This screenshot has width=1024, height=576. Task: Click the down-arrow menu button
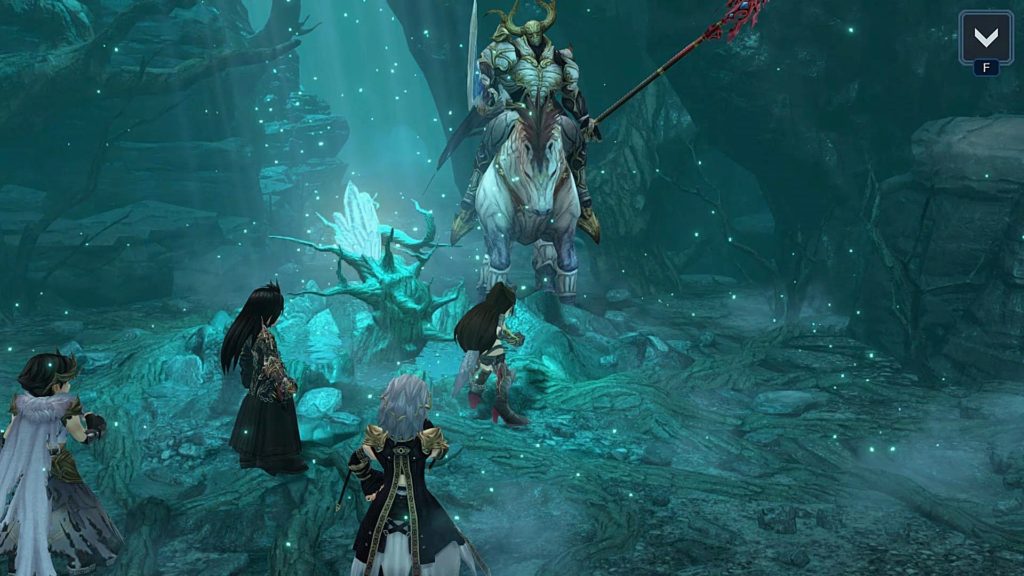[x=985, y=38]
